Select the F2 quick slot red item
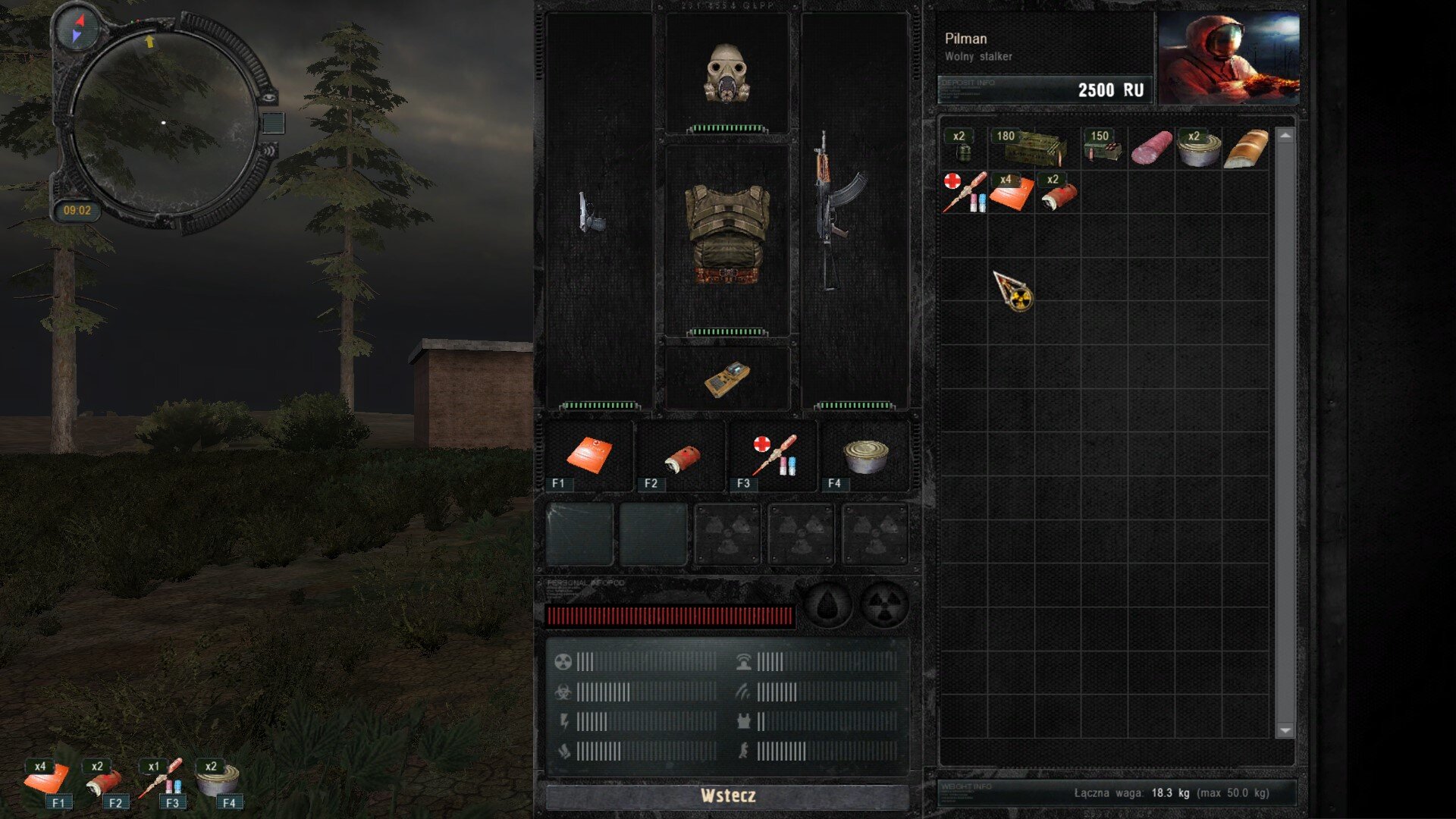 point(681,457)
